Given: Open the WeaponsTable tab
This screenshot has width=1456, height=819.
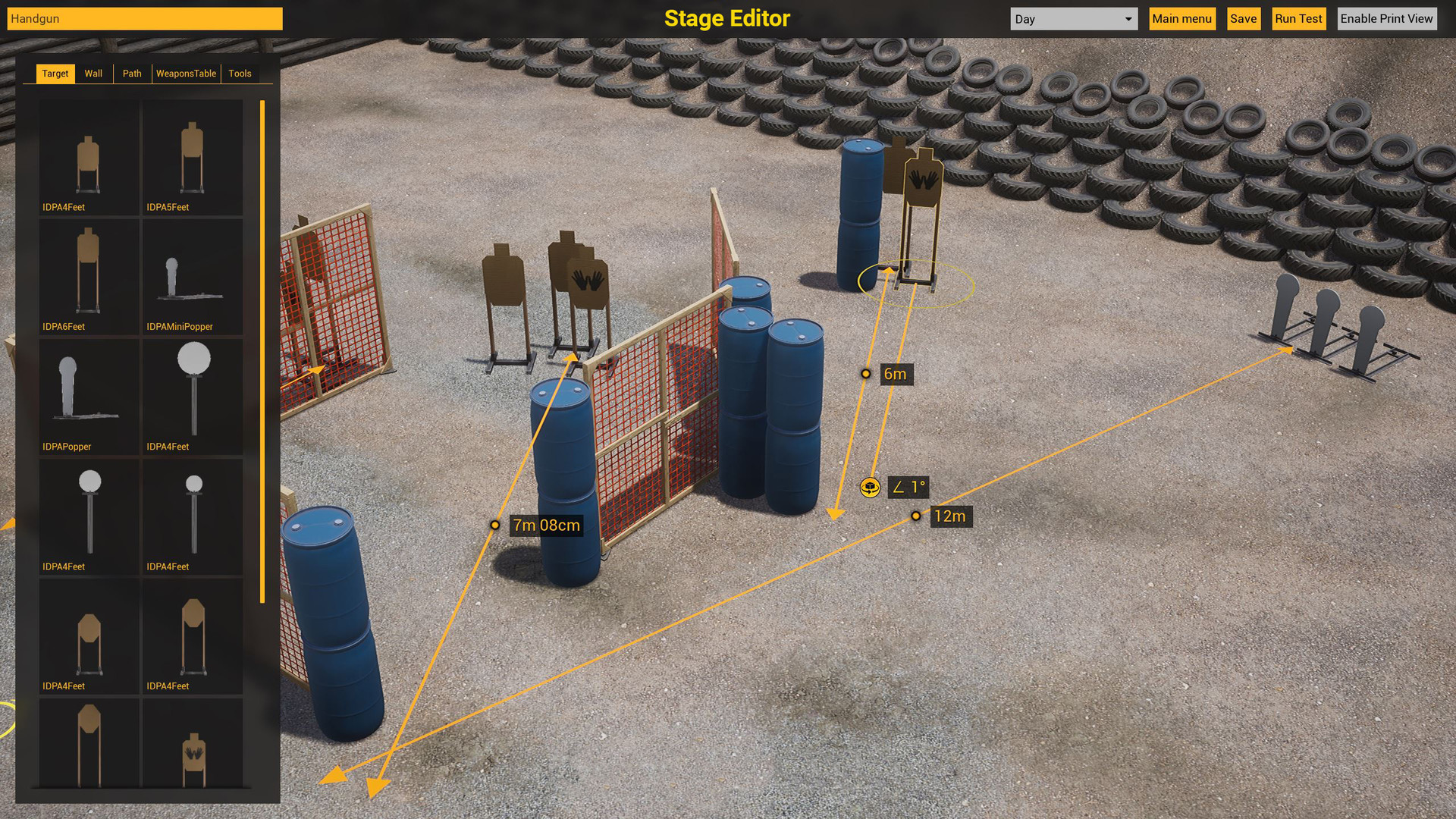Looking at the screenshot, I should click(x=186, y=73).
